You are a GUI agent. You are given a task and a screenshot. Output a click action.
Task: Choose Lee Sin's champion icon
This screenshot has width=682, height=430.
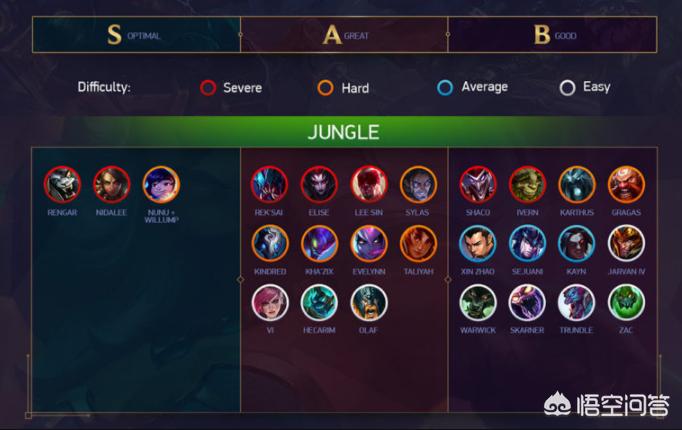[369, 184]
